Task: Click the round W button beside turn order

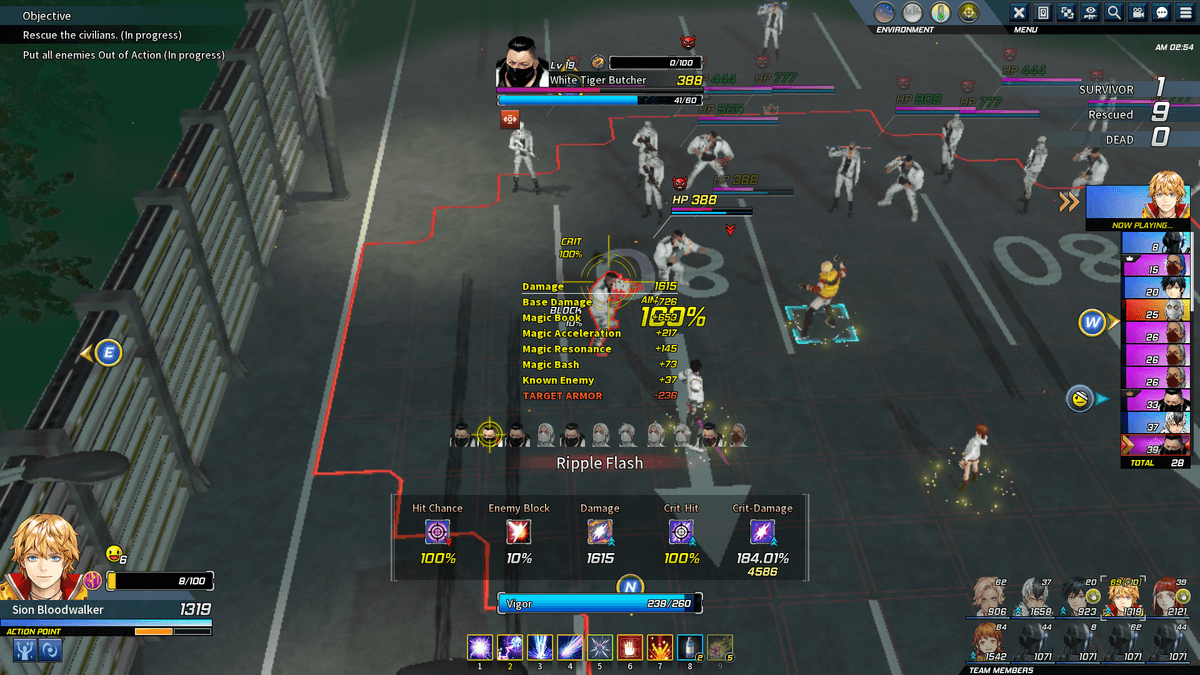Action: point(1091,323)
